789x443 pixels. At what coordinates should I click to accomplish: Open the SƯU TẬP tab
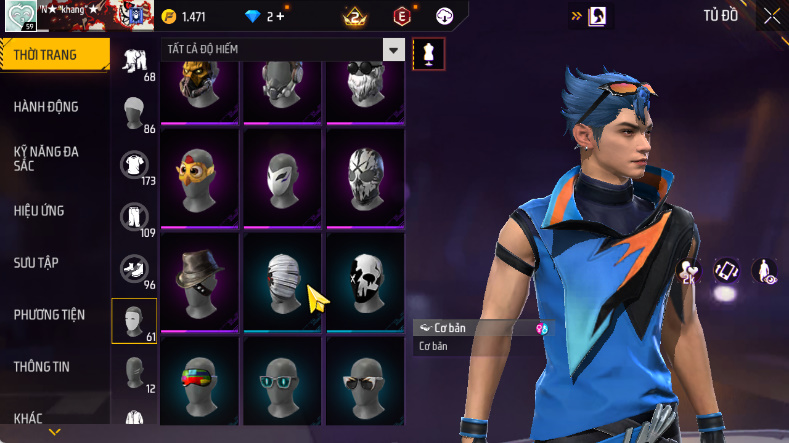36,262
